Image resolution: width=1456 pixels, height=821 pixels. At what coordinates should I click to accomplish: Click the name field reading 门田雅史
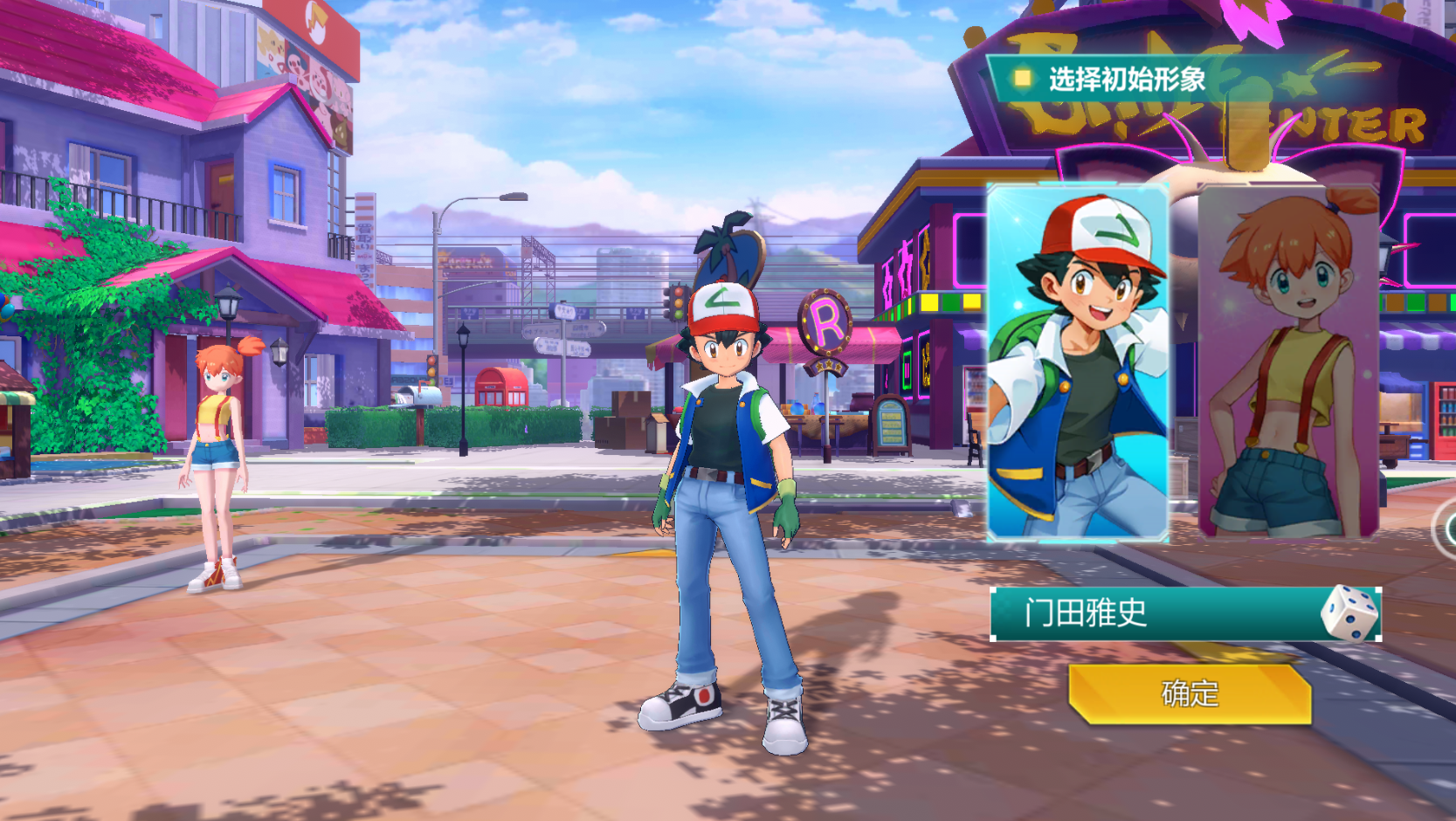coord(1153,614)
